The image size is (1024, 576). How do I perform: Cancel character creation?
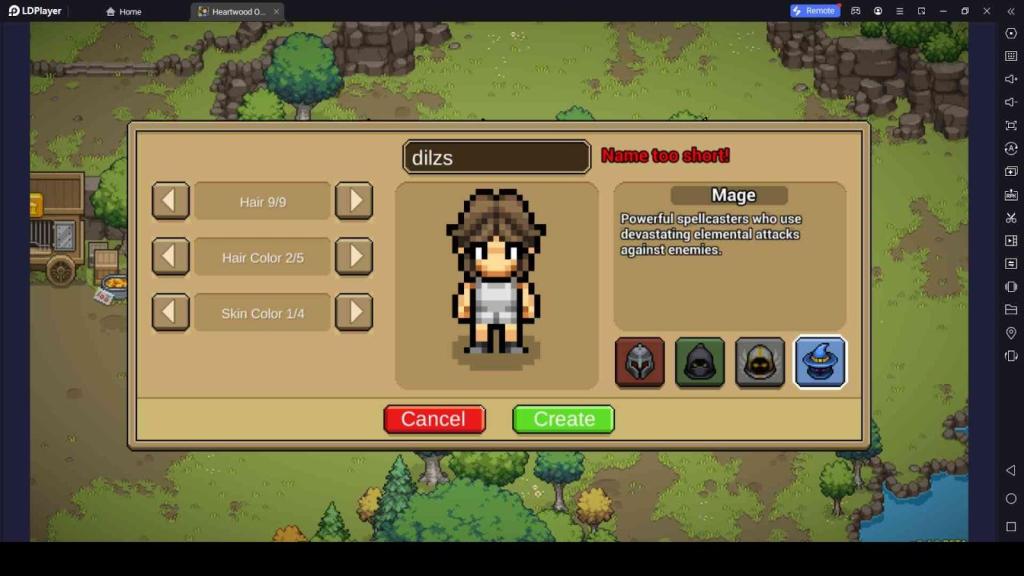pyautogui.click(x=434, y=419)
